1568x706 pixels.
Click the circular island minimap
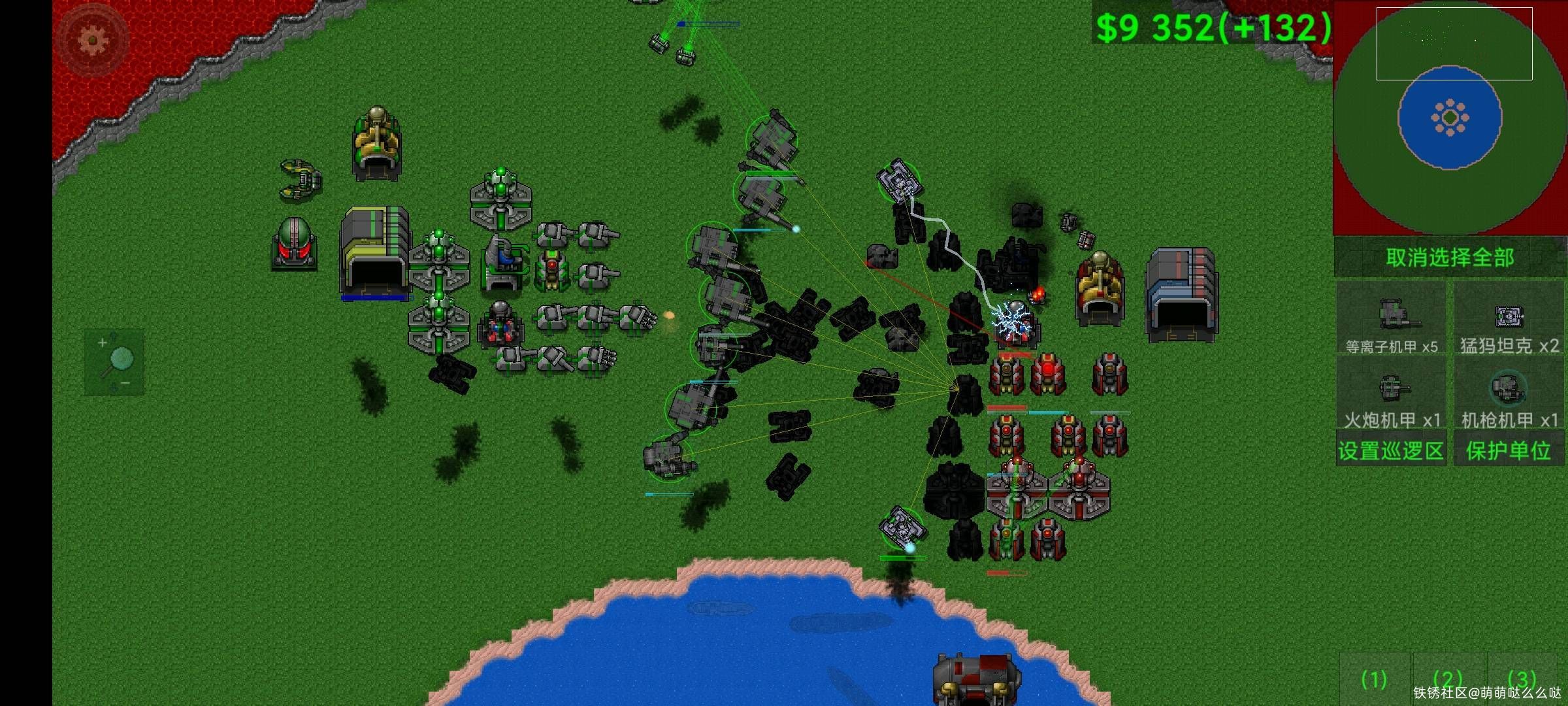coord(1450,118)
